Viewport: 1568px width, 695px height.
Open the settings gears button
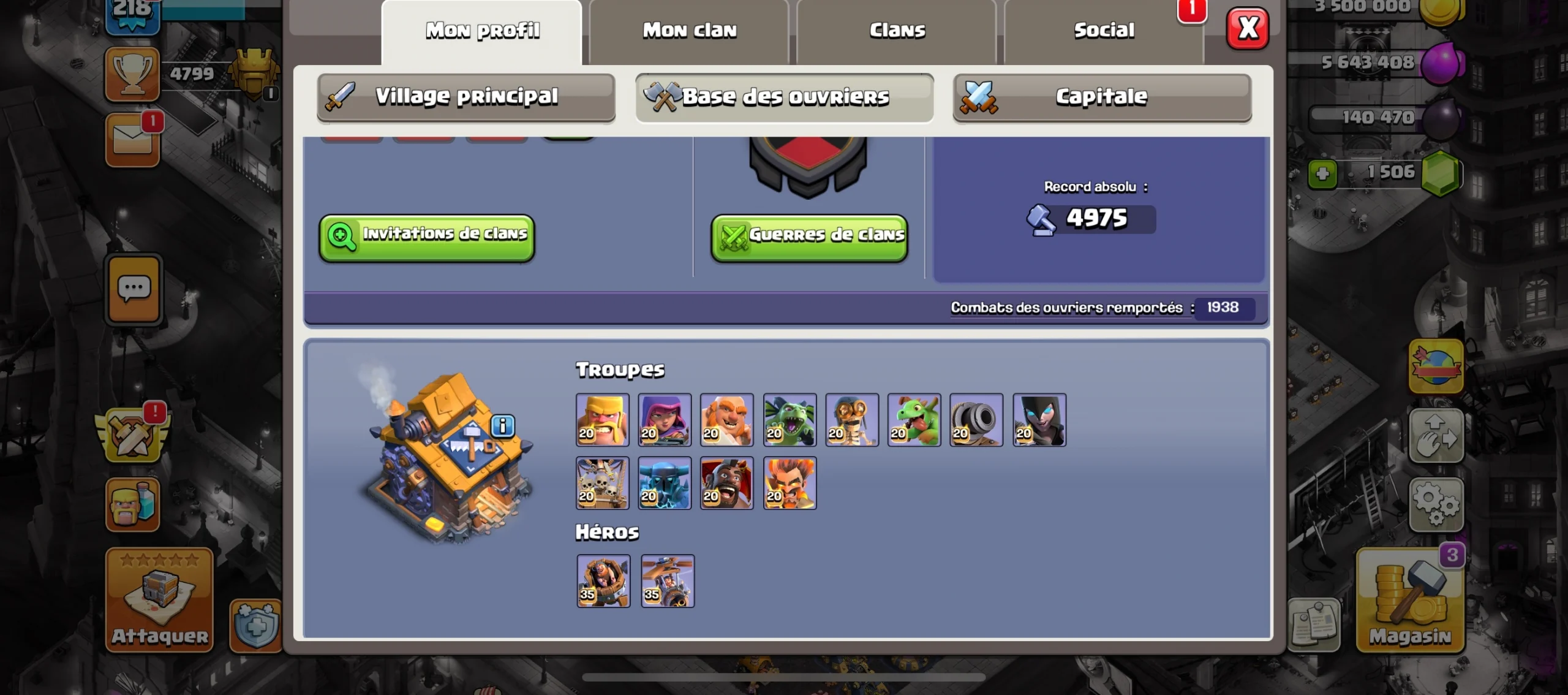[x=1436, y=504]
